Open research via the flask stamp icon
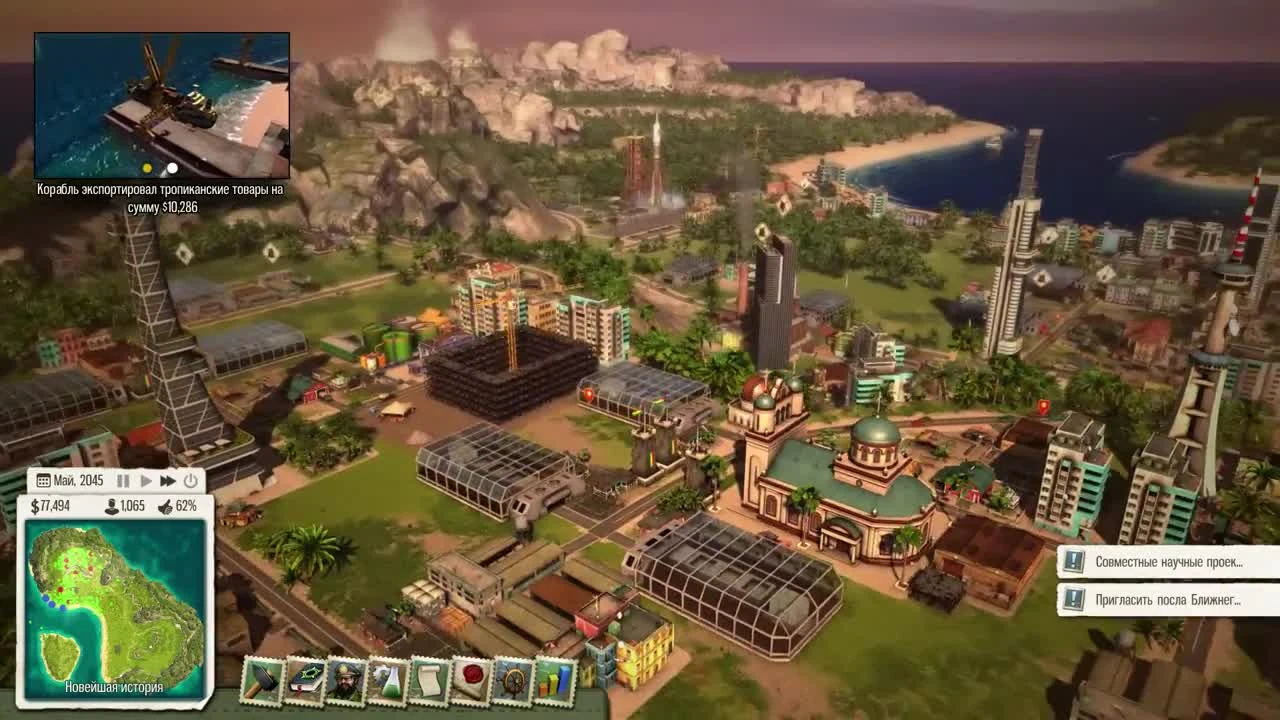This screenshot has width=1280, height=720. (x=389, y=681)
